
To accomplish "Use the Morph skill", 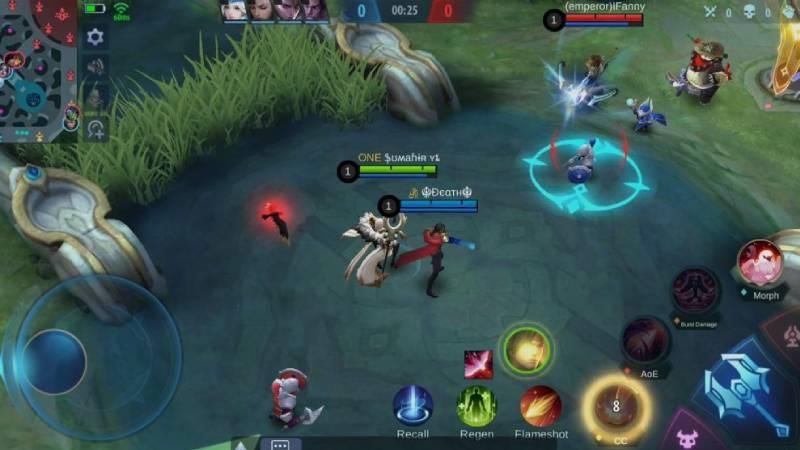I will coord(761,263).
